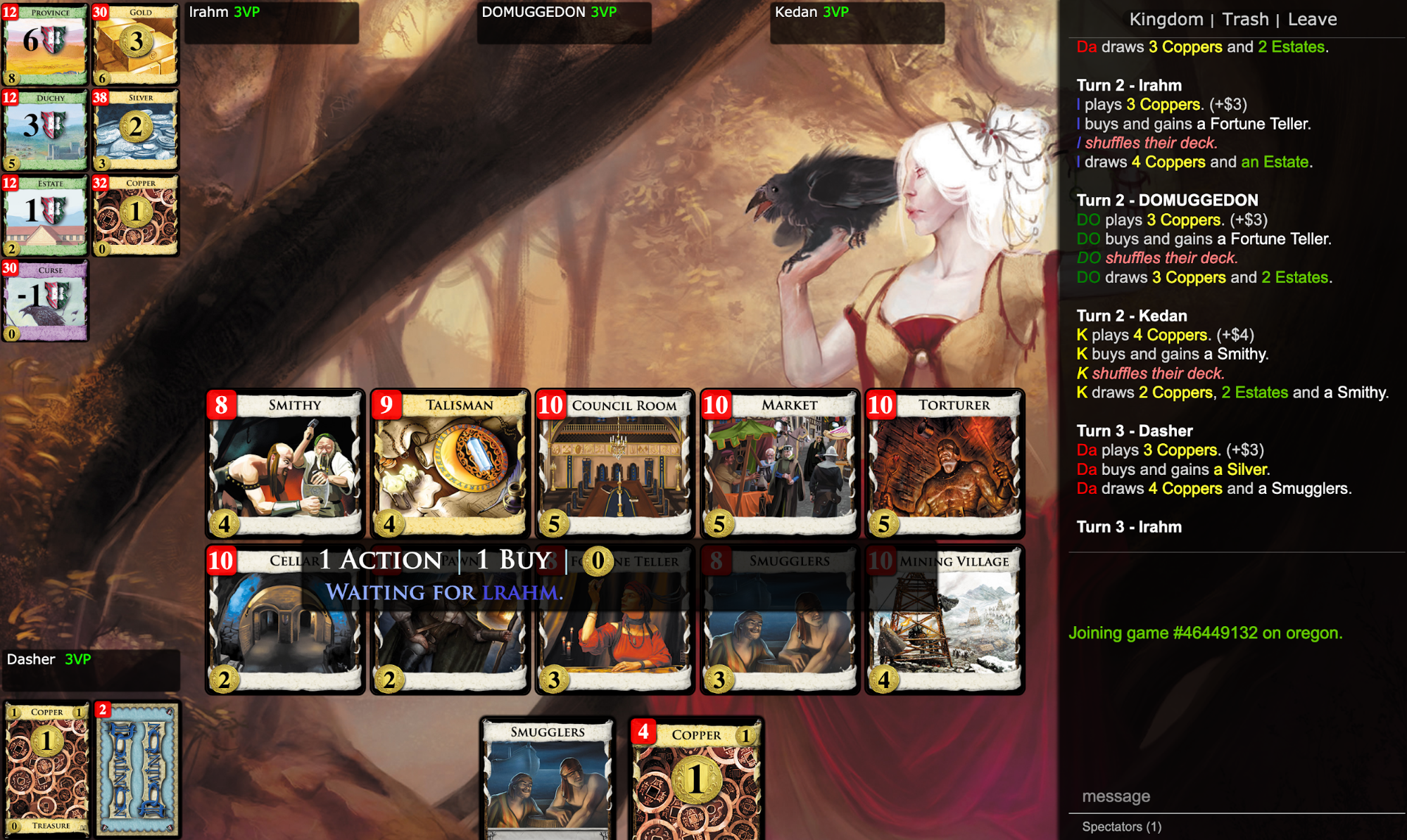
Task: Select the Silver supply pile
Action: click(135, 129)
